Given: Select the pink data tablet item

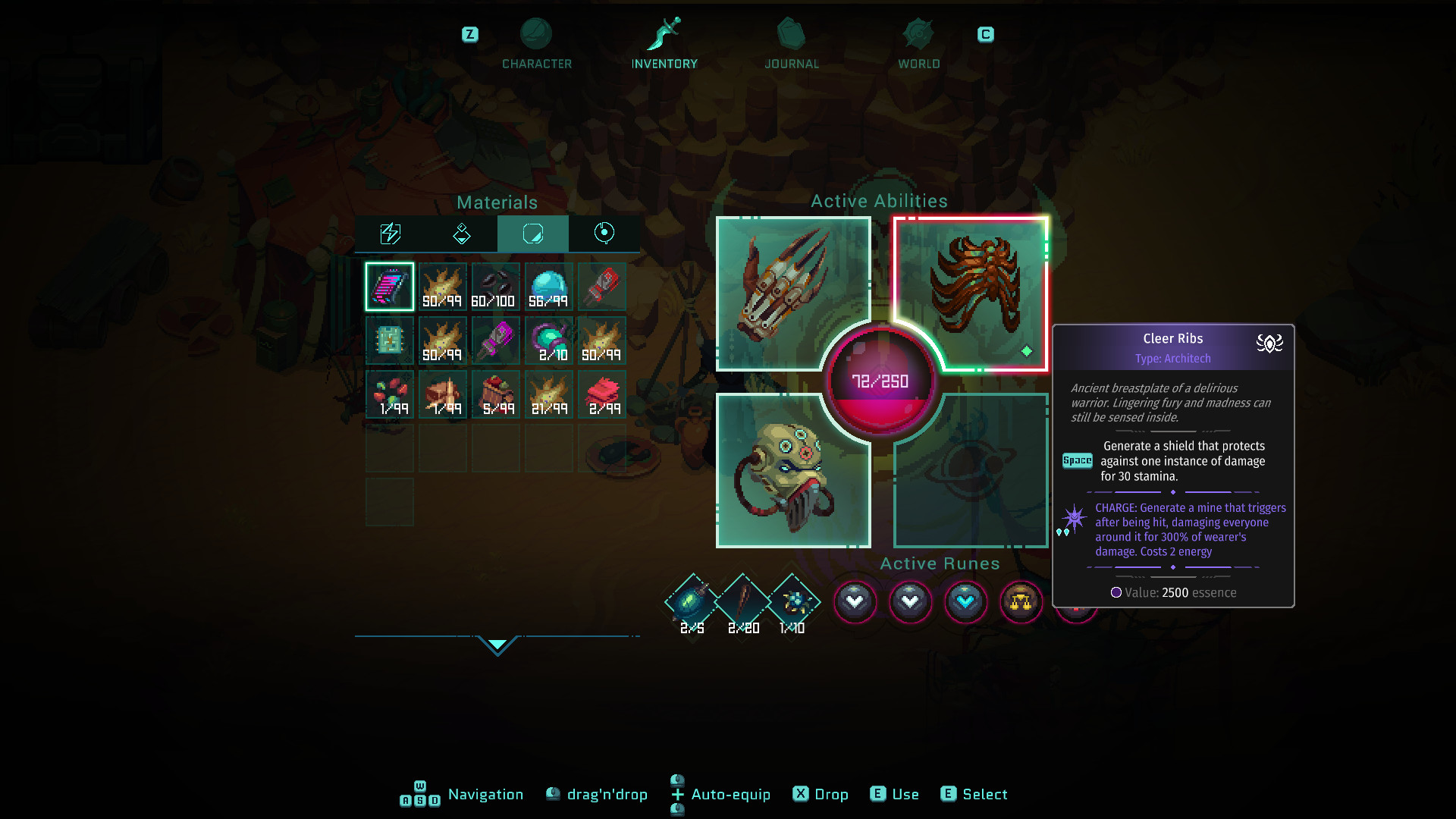Looking at the screenshot, I should [390, 287].
